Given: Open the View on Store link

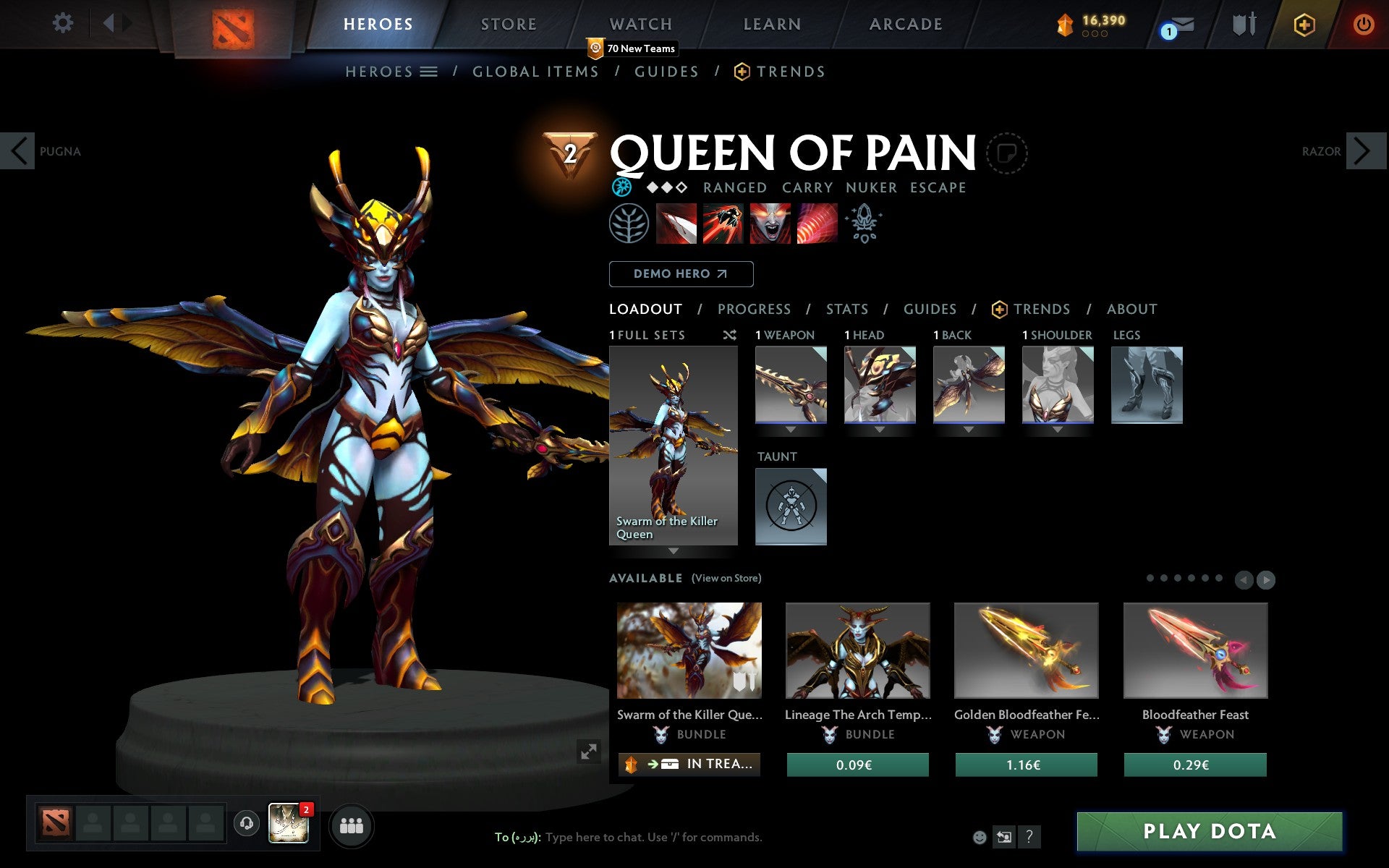Looking at the screenshot, I should pos(726,578).
